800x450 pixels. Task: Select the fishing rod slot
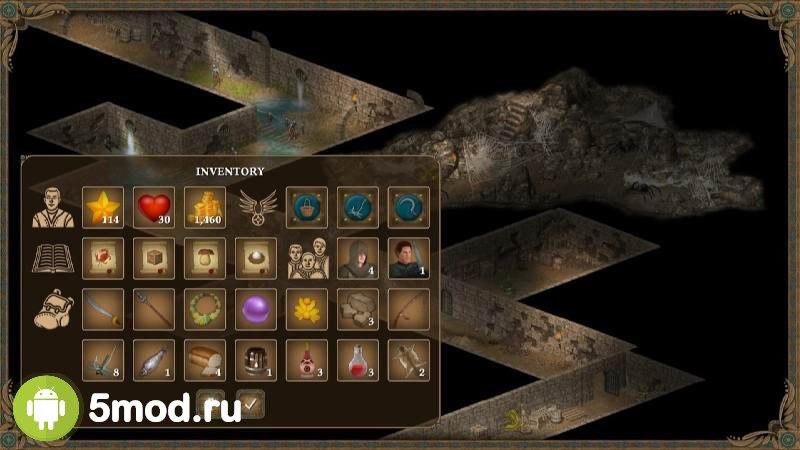point(409,309)
